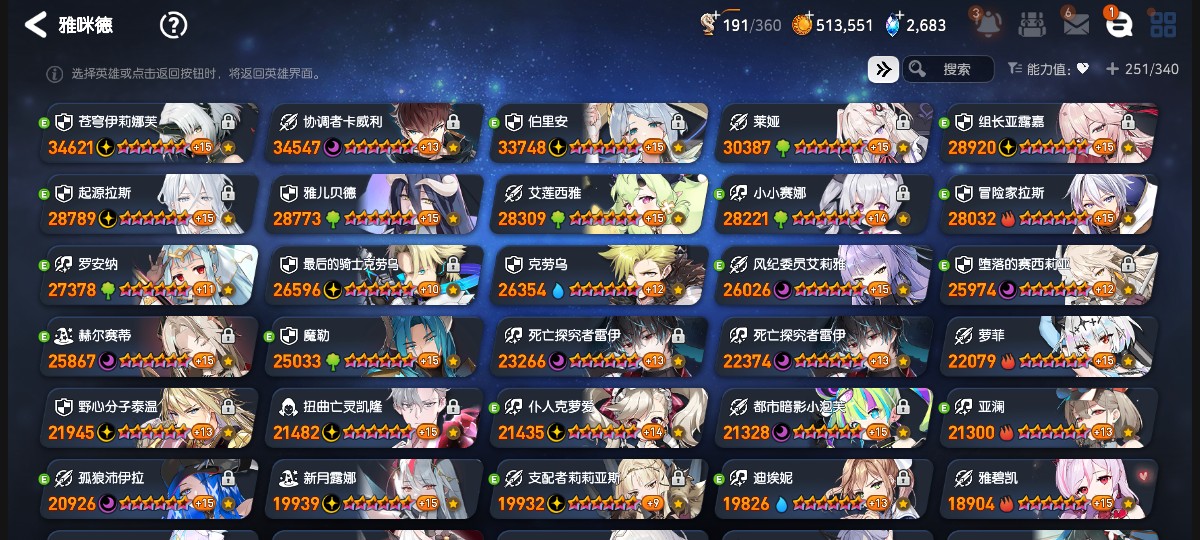Open the mail envelope icon

(x=1076, y=24)
